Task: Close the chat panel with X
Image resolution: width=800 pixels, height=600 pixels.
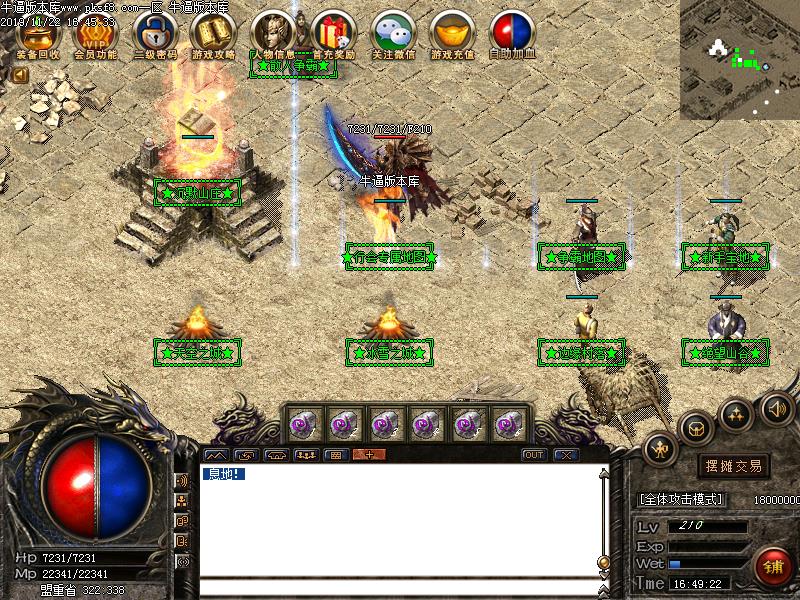Action: (x=566, y=455)
